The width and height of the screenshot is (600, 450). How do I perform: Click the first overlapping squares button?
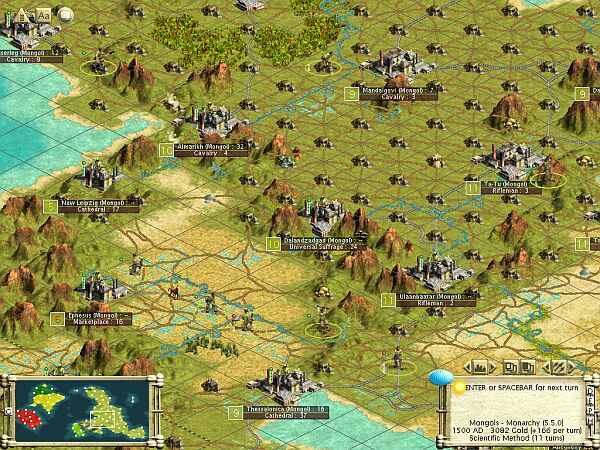509,366
